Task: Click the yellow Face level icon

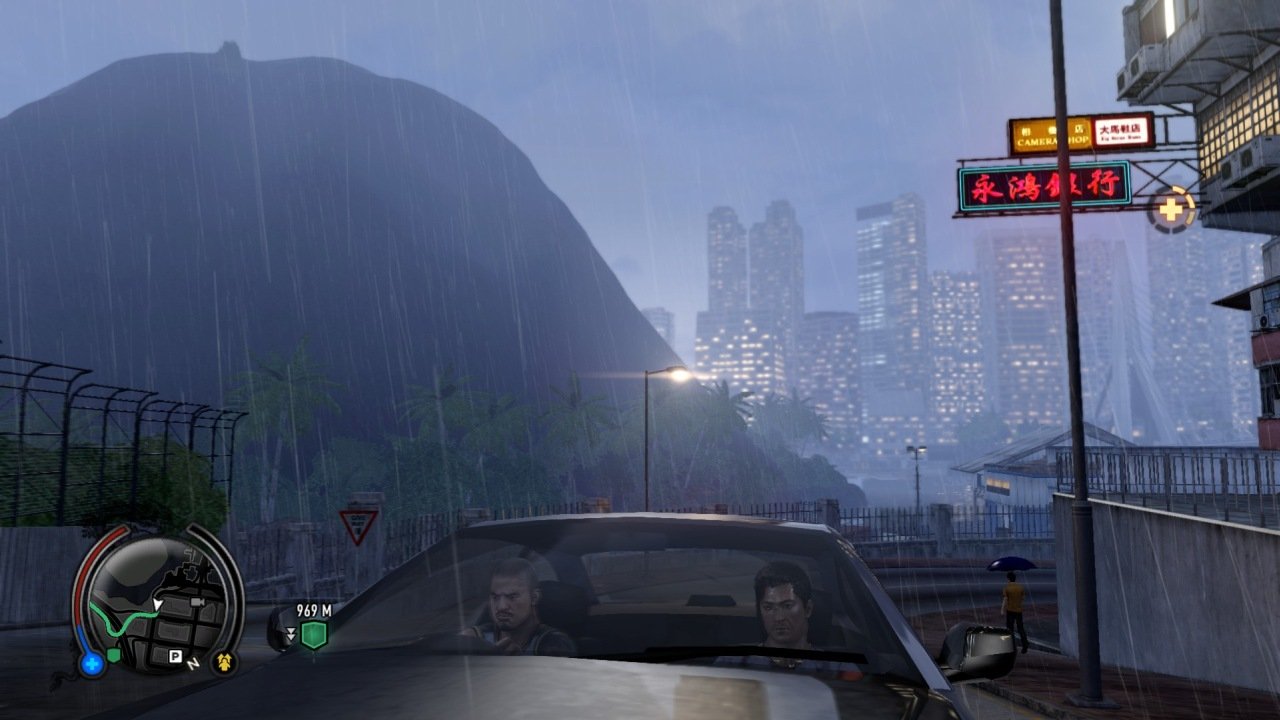Action: point(223,662)
